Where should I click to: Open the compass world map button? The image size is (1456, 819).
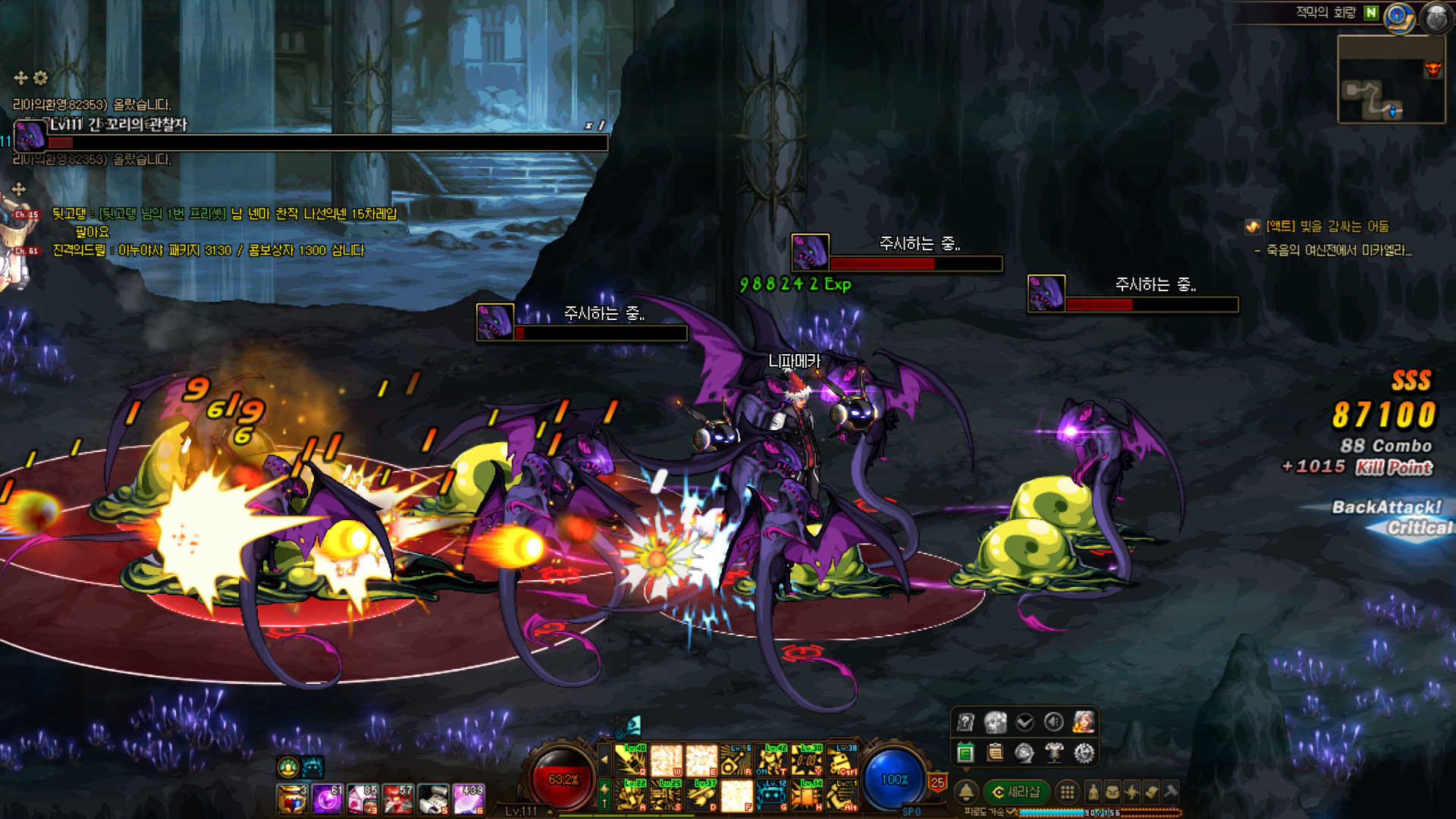click(x=1399, y=17)
